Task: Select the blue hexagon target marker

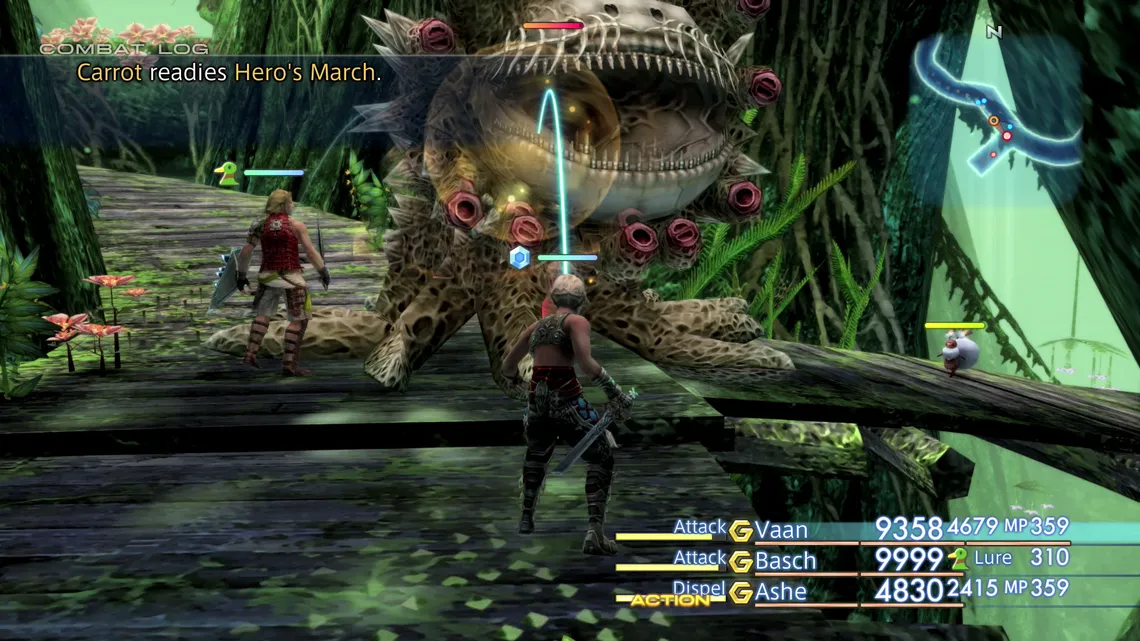Action: click(x=518, y=258)
